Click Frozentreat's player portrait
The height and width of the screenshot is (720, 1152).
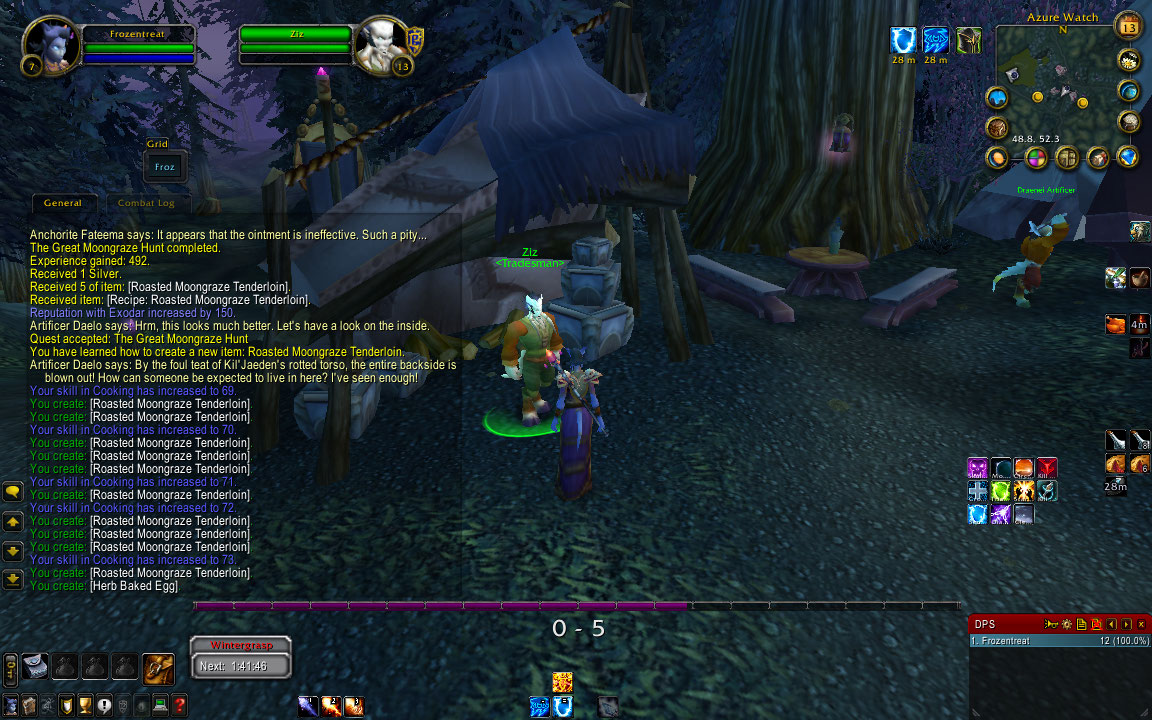tap(51, 44)
